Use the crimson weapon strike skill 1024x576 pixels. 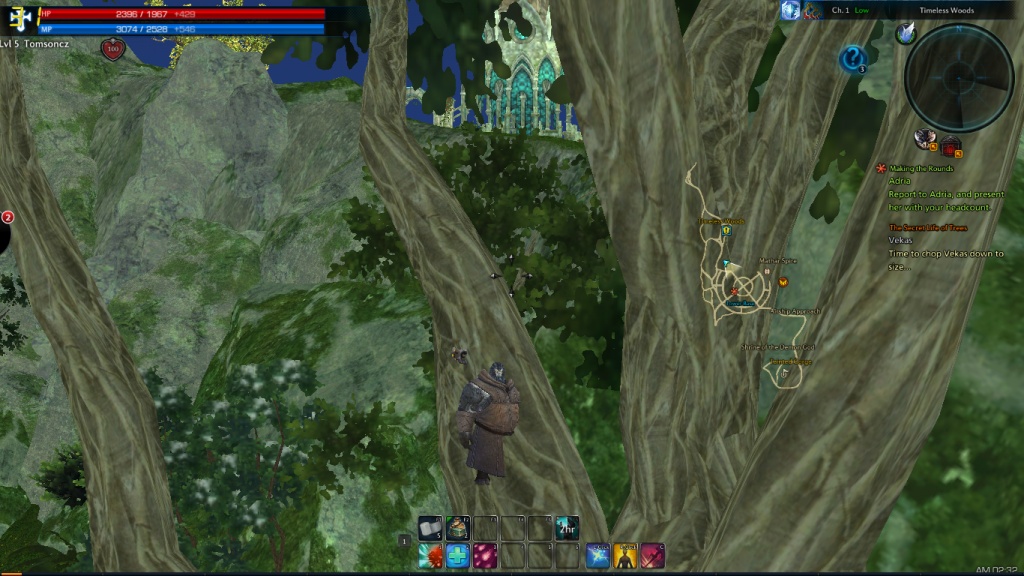tap(652, 555)
